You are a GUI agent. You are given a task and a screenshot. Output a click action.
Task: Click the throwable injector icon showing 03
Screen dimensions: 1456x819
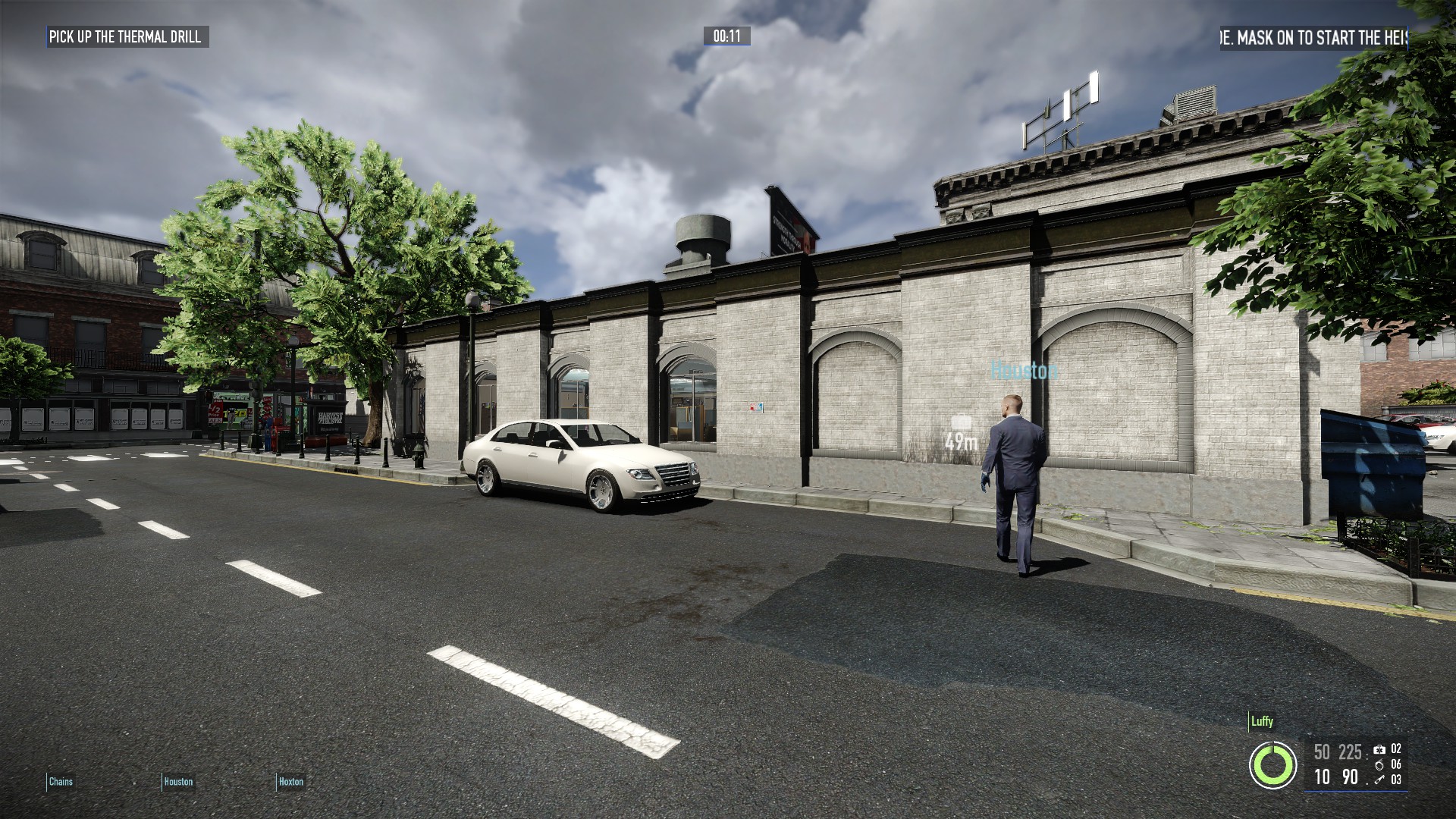click(1379, 781)
